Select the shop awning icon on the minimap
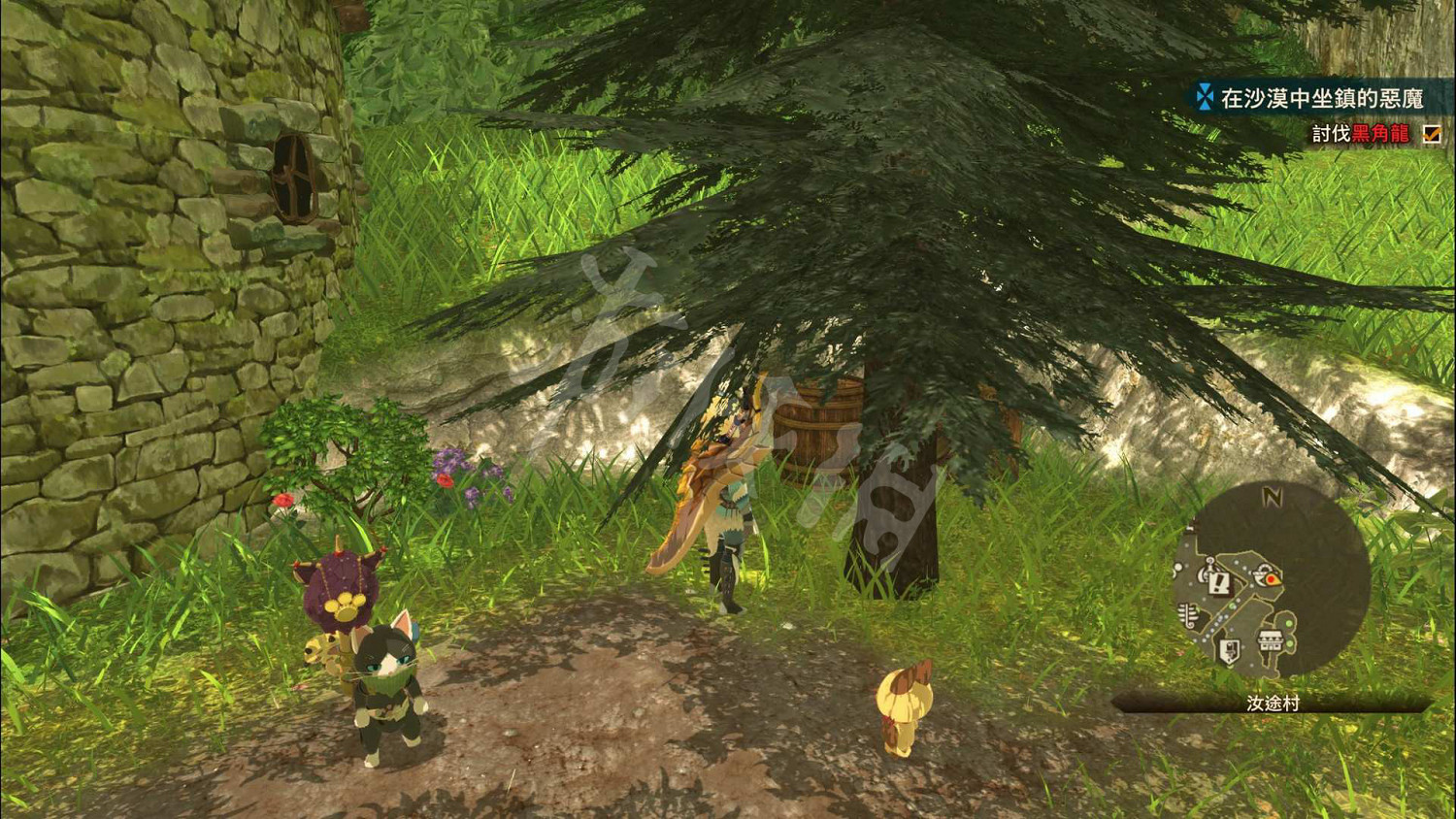 tap(1271, 639)
